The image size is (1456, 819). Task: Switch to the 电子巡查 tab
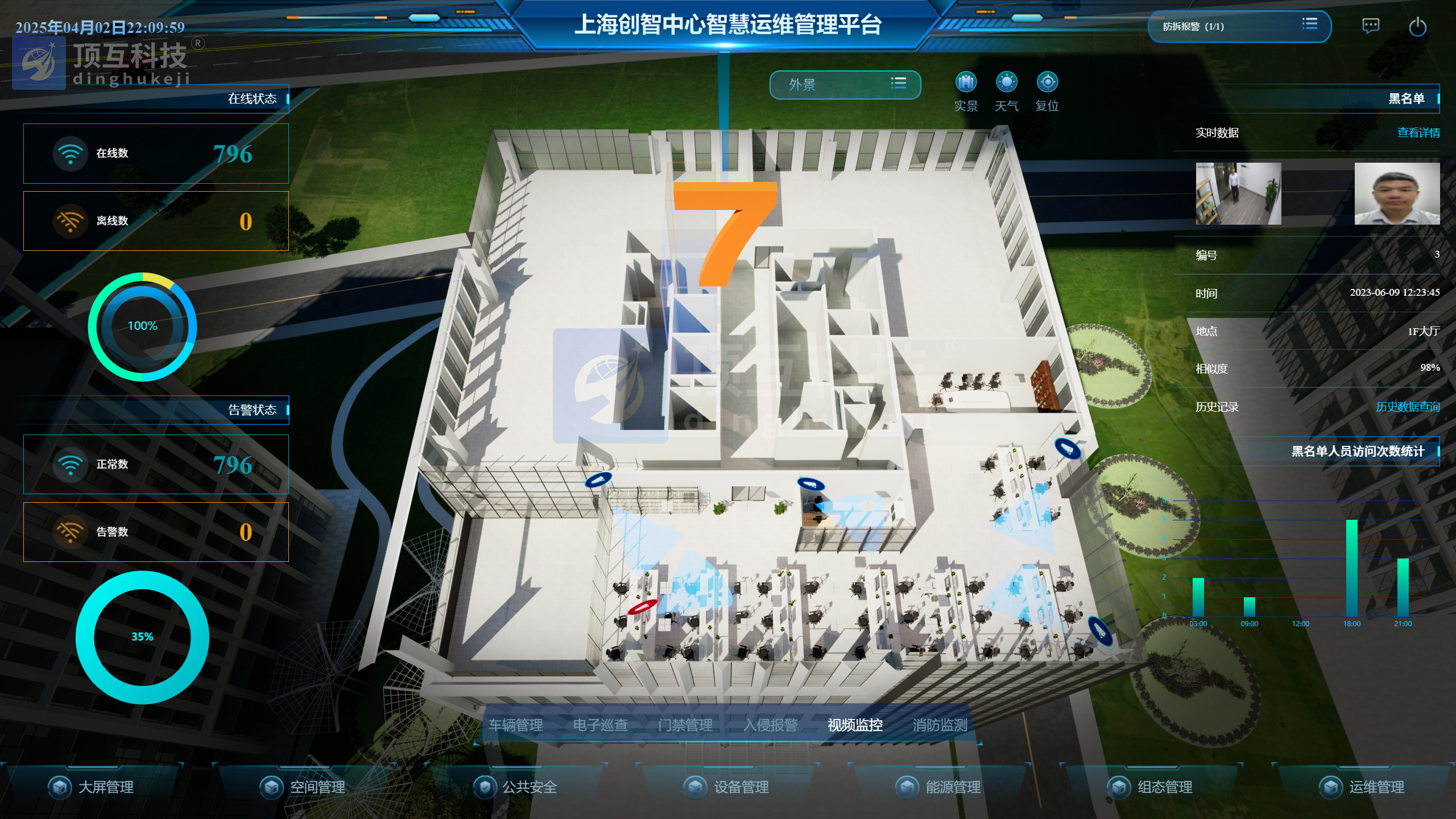(601, 725)
